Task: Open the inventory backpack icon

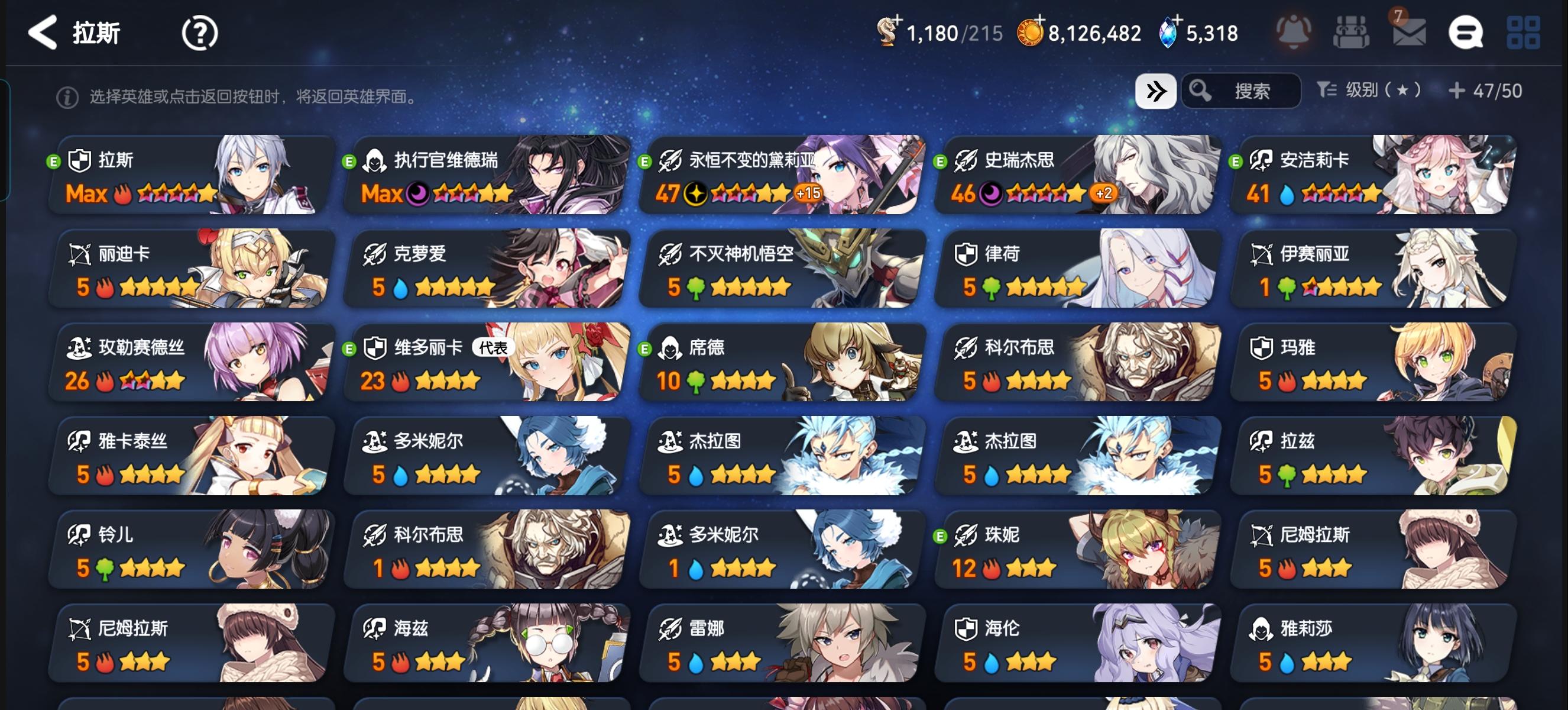Action: pyautogui.click(x=1351, y=34)
